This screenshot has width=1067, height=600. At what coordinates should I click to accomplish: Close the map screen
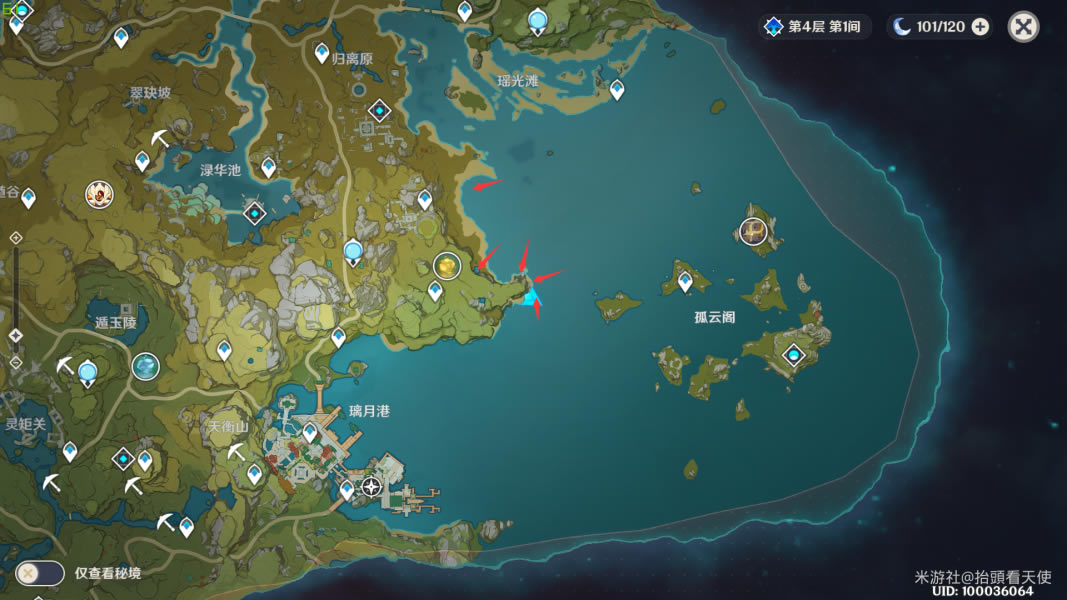coord(1023,27)
